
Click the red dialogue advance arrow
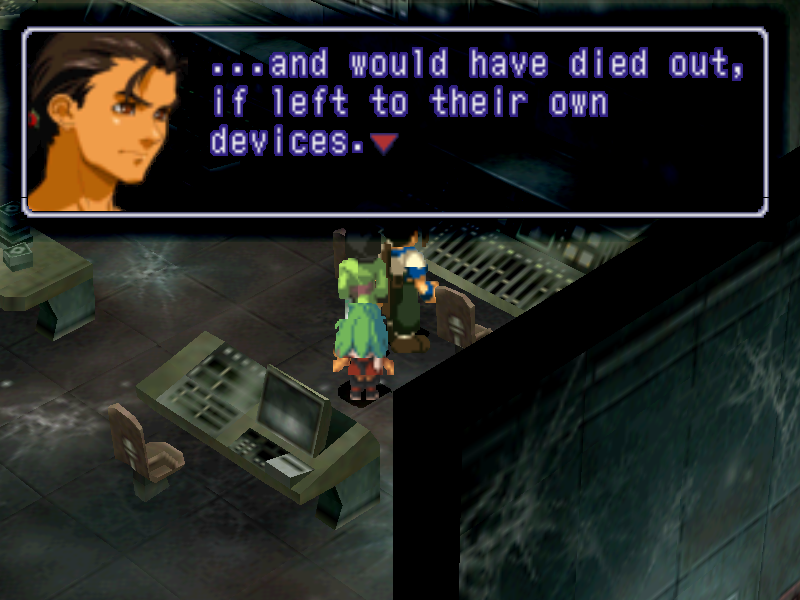(x=384, y=144)
